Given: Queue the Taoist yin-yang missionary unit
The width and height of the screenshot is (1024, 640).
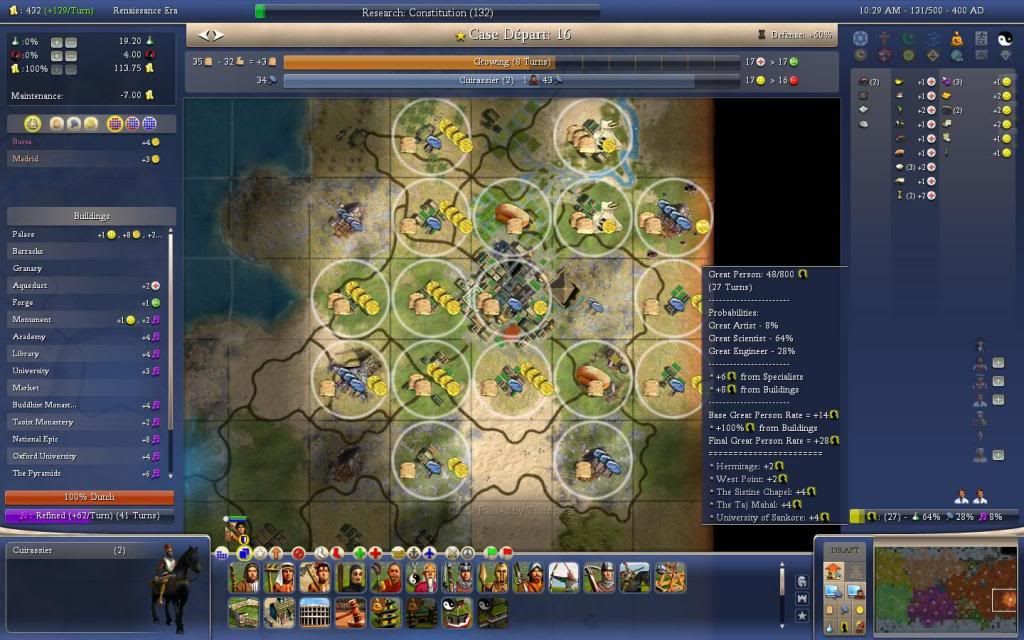Looking at the screenshot, I should [422, 577].
